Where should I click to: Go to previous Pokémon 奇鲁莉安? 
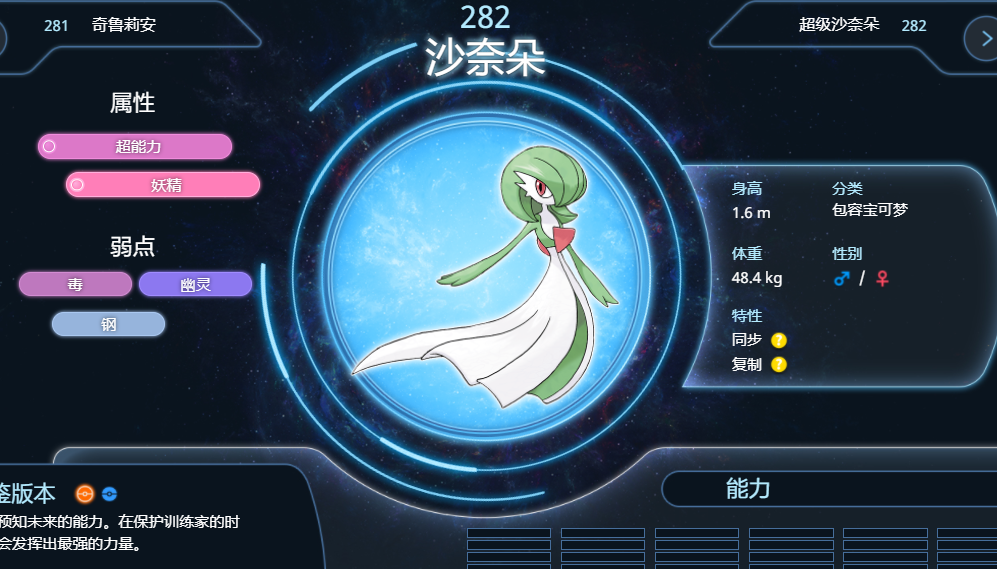[x=122, y=25]
